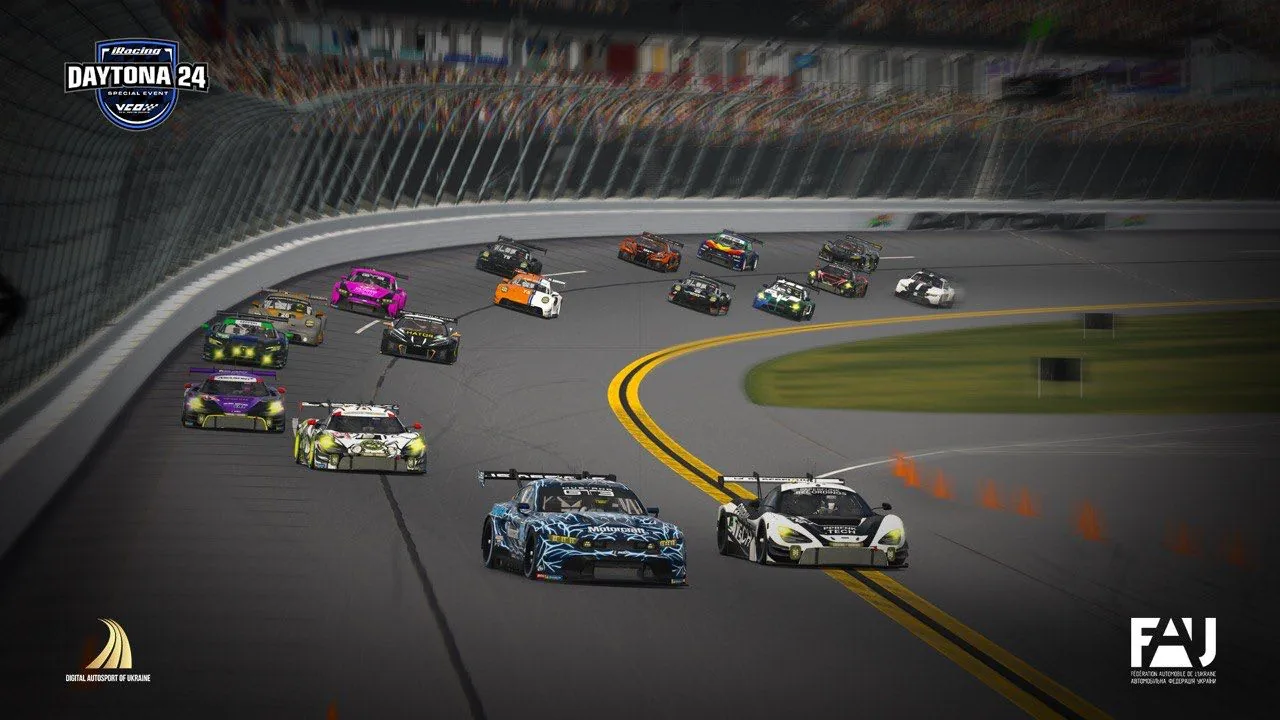Select the Digital Autosport of Ukraine logo

click(108, 650)
